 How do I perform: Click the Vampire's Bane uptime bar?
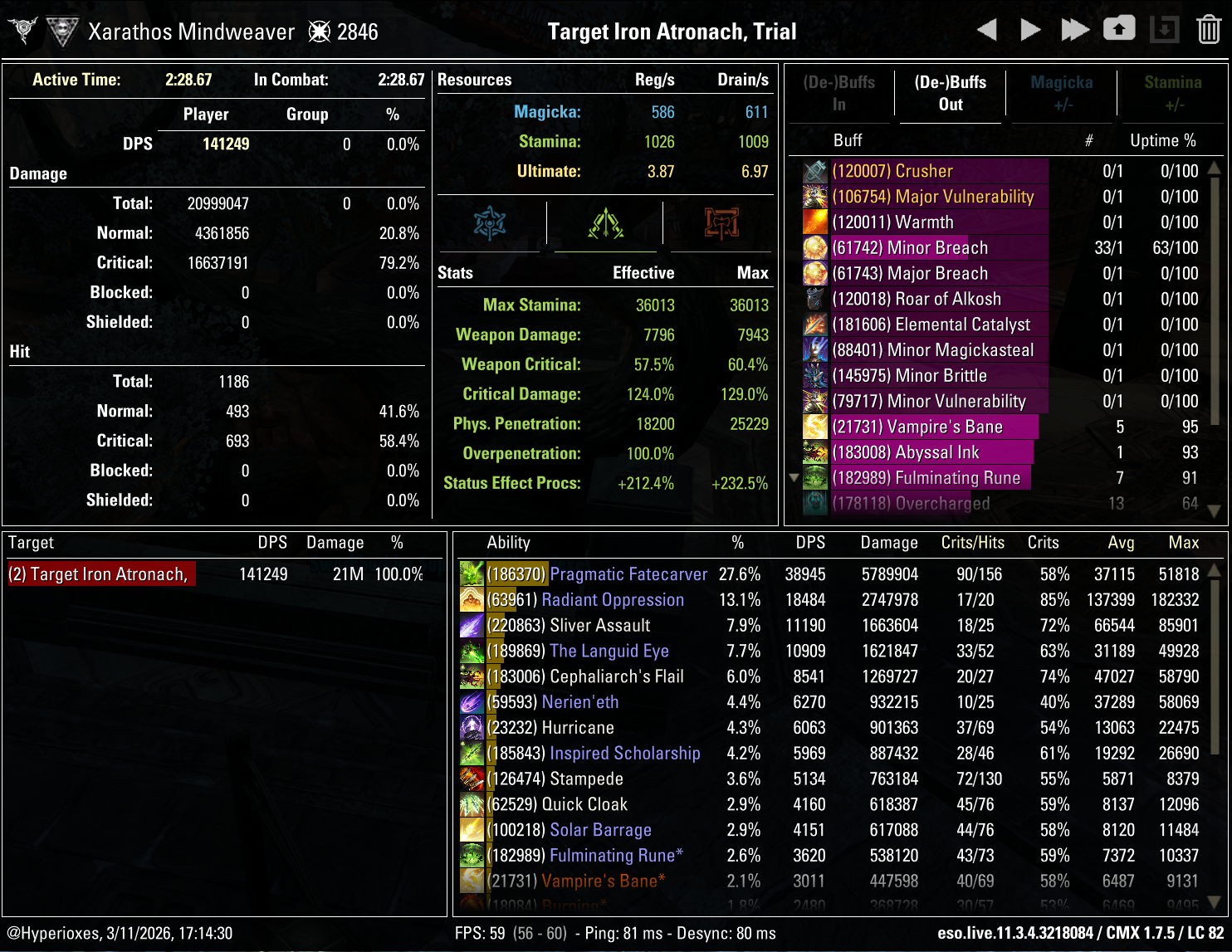930,427
